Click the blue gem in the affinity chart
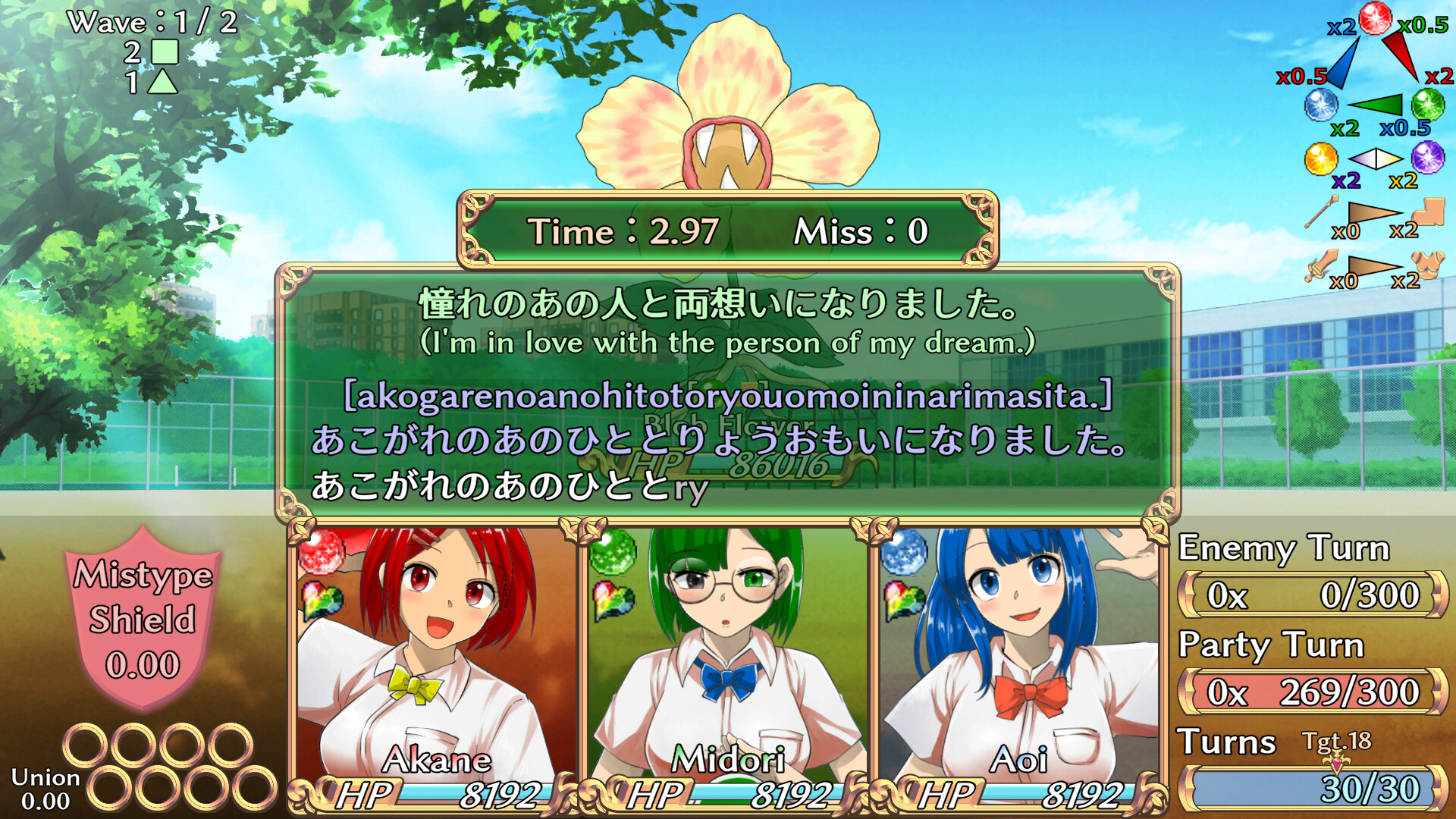This screenshot has width=1456, height=819. (1321, 105)
